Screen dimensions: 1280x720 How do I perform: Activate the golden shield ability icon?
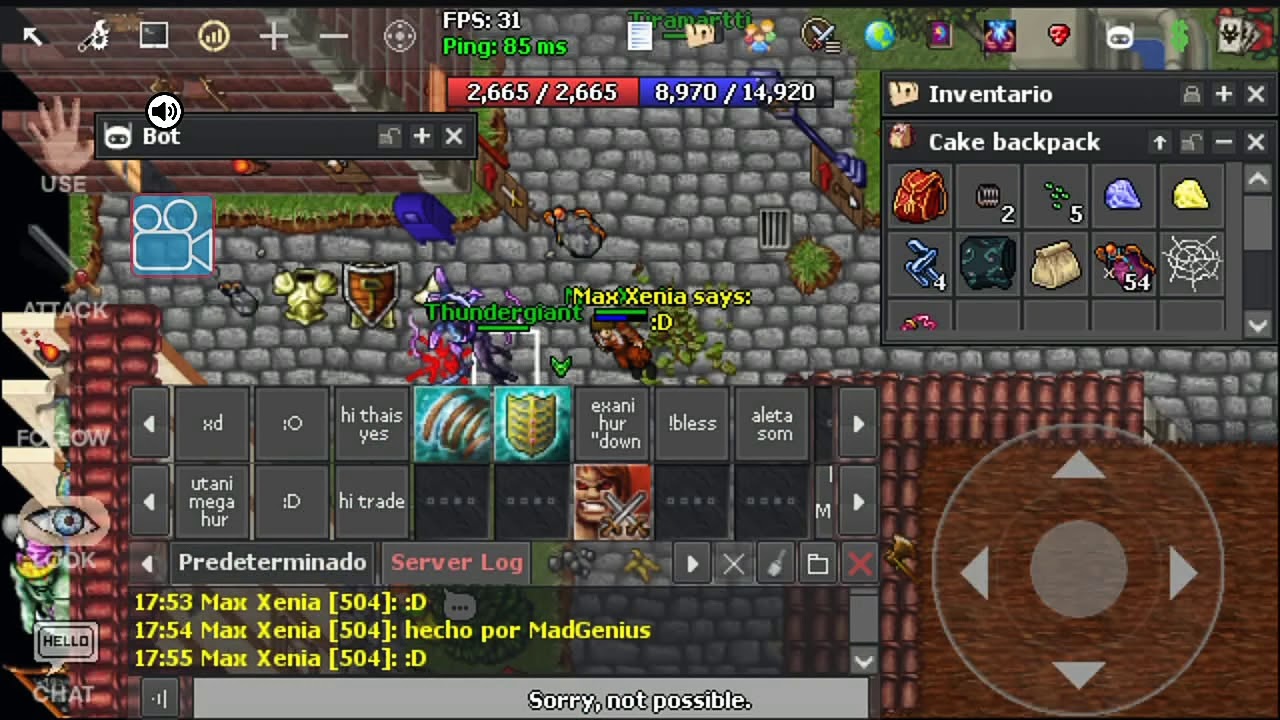click(x=532, y=424)
